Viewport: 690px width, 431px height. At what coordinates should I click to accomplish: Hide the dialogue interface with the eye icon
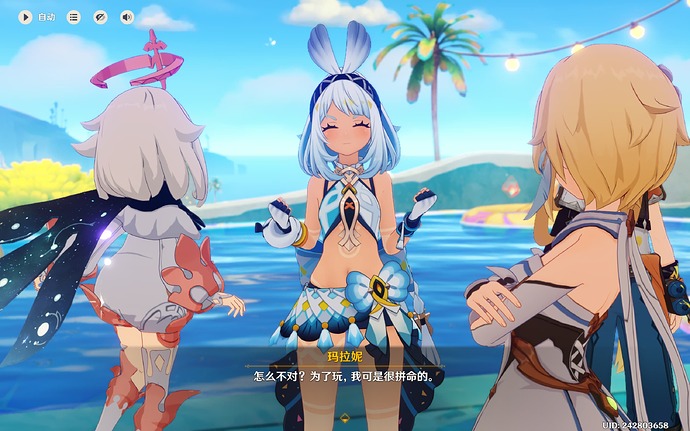coord(100,17)
